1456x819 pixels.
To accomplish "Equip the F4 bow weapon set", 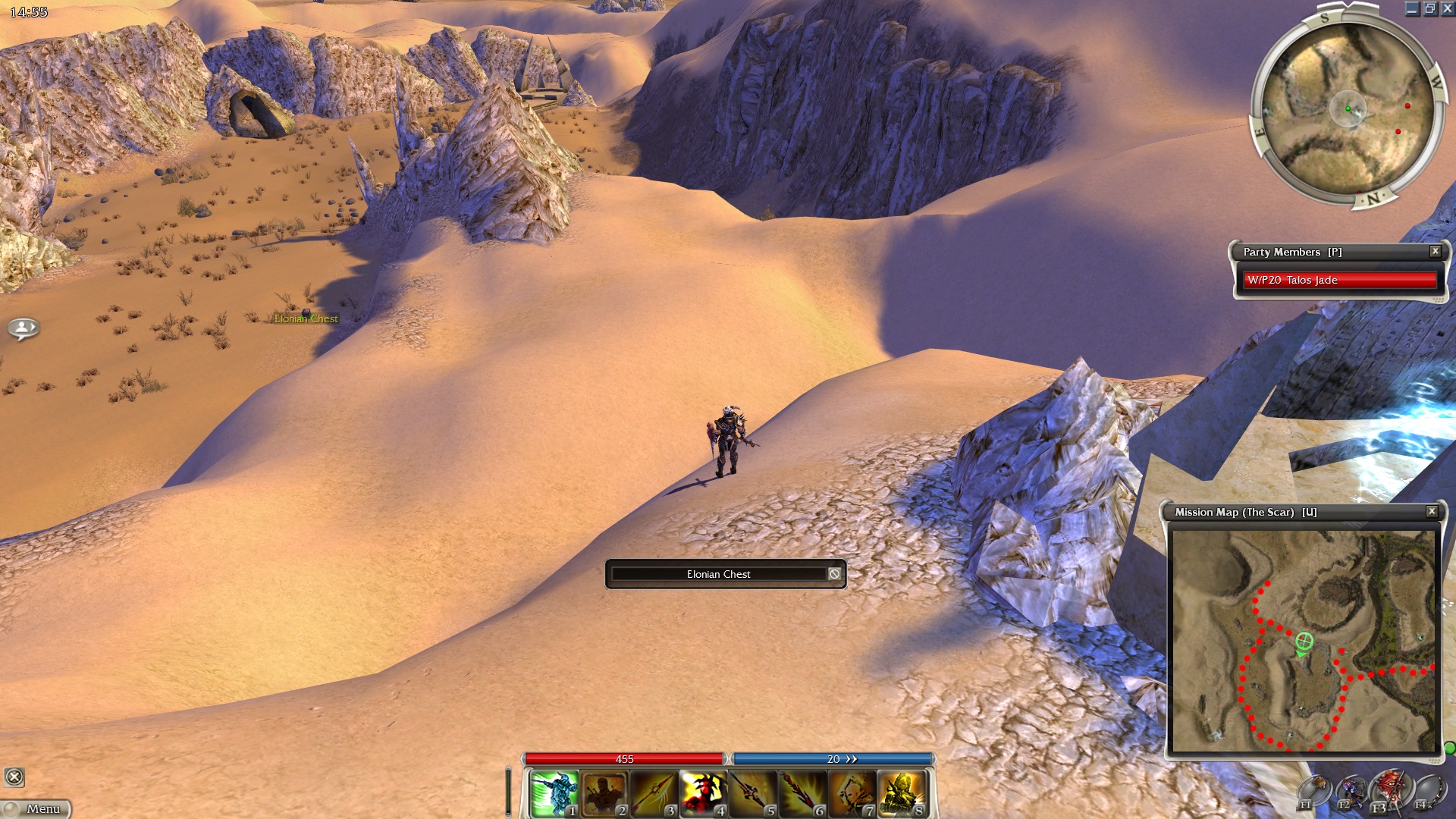I will [x=1426, y=792].
